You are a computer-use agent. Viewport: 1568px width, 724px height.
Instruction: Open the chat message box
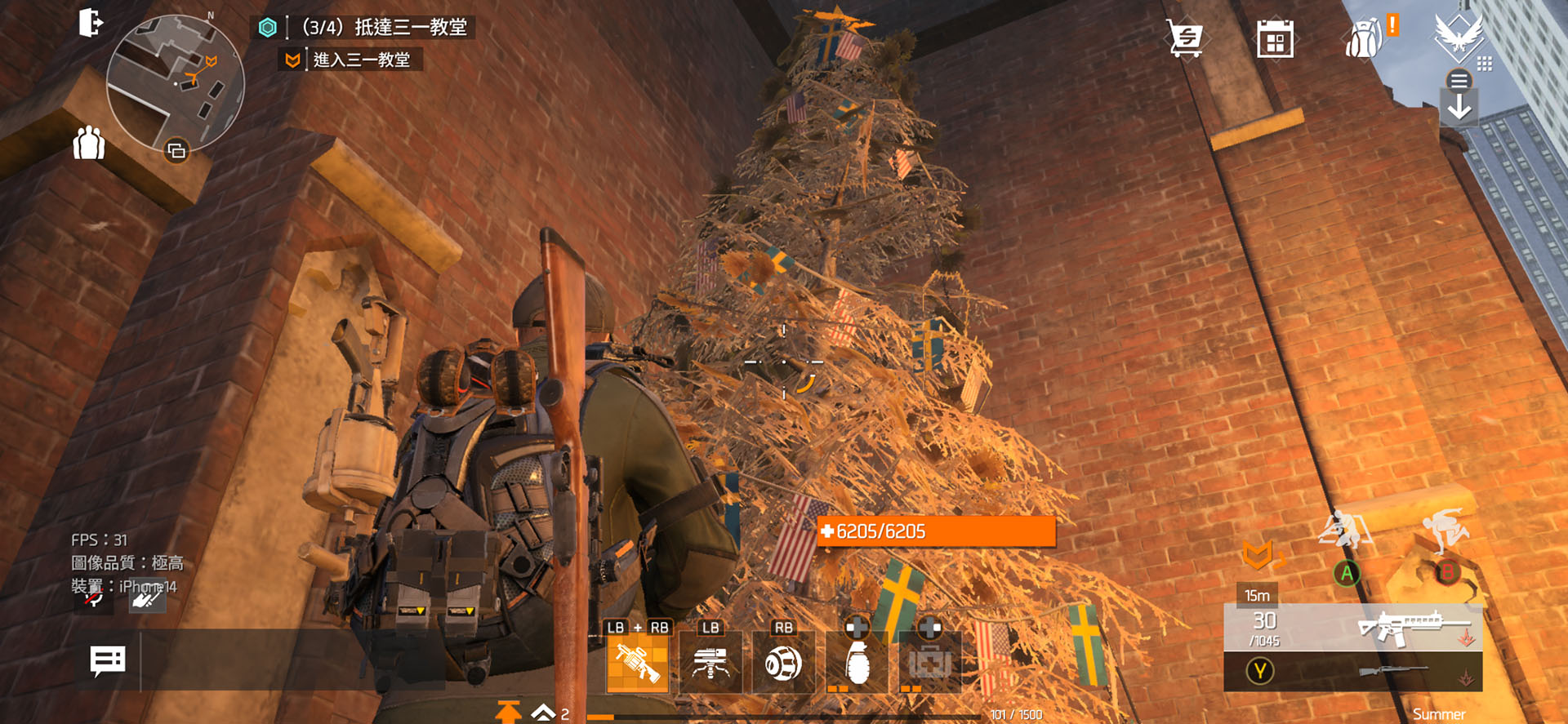[108, 661]
